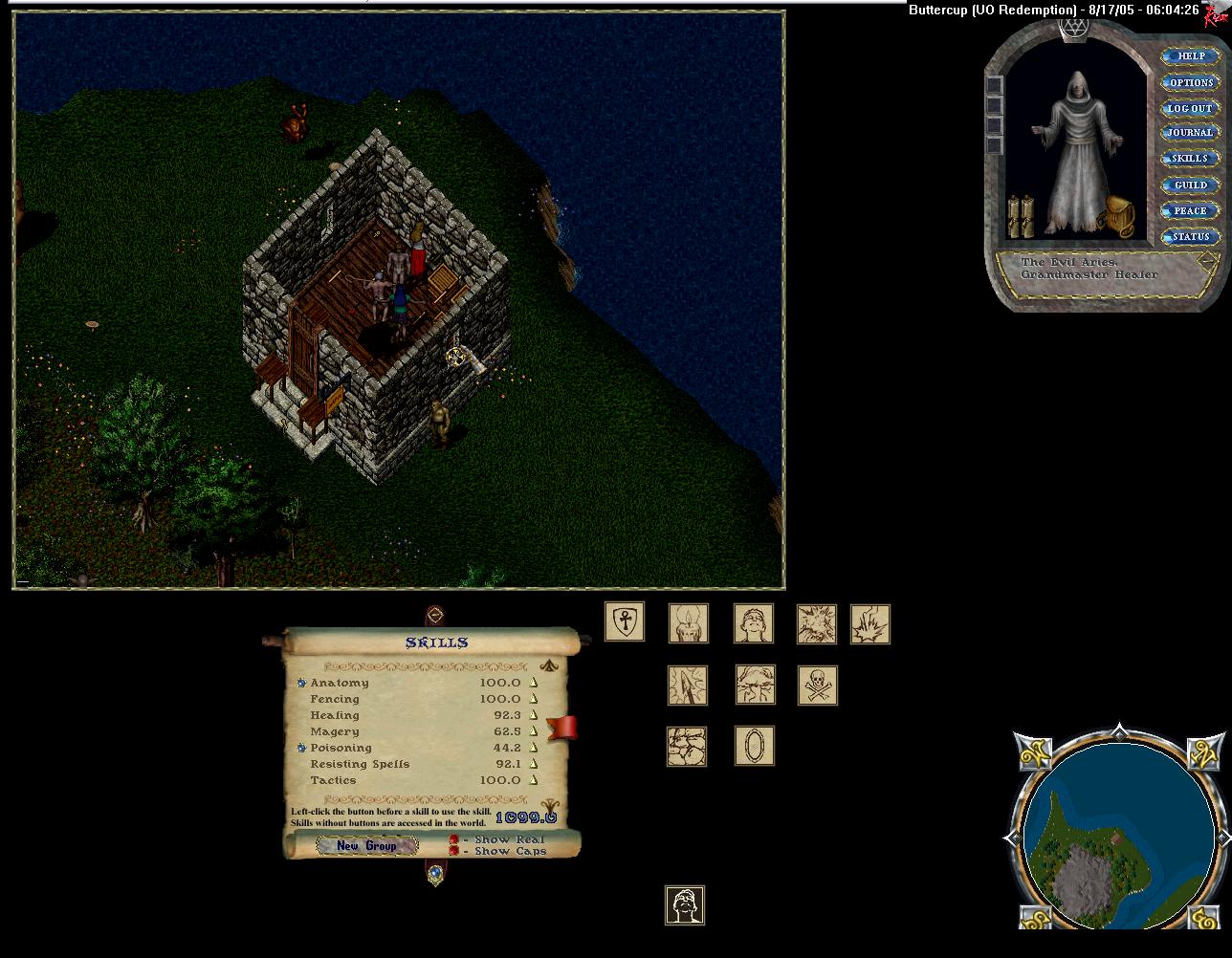Open the Guild window
The height and width of the screenshot is (958, 1232).
(1191, 185)
